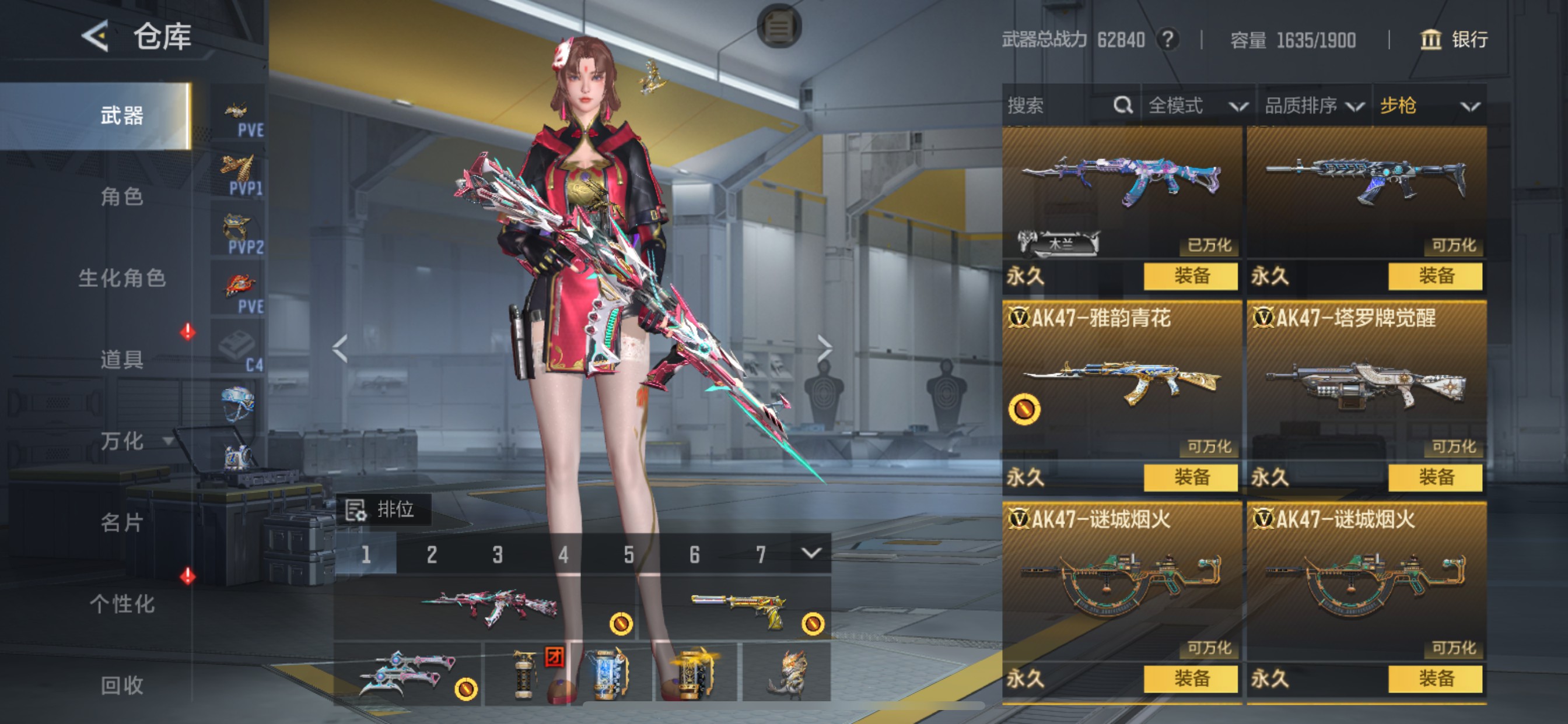This screenshot has height=724, width=1568.
Task: Open the 名片 category
Action: [122, 523]
